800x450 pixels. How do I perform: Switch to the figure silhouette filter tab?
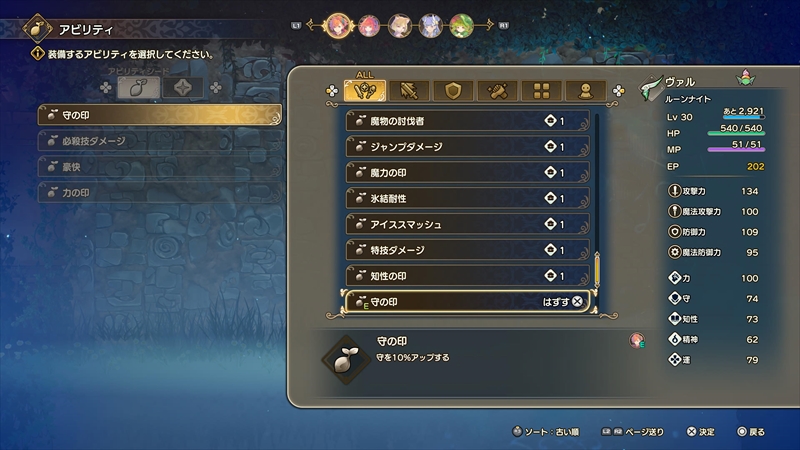click(585, 91)
